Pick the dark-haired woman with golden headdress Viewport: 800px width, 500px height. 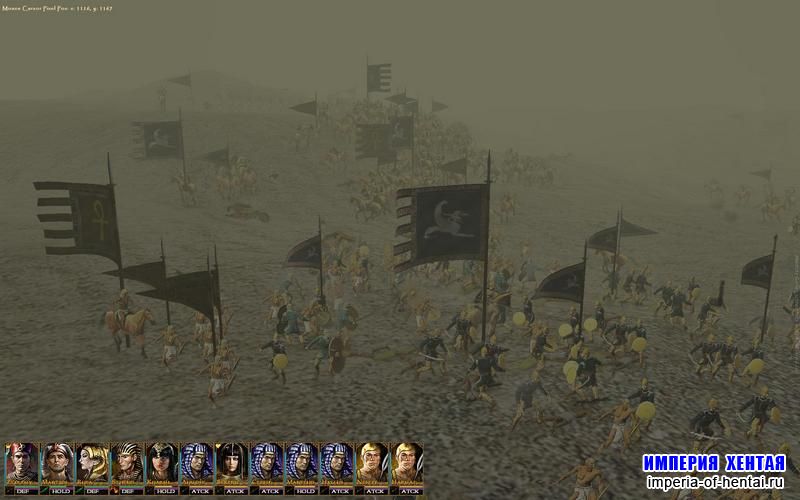(x=162, y=463)
